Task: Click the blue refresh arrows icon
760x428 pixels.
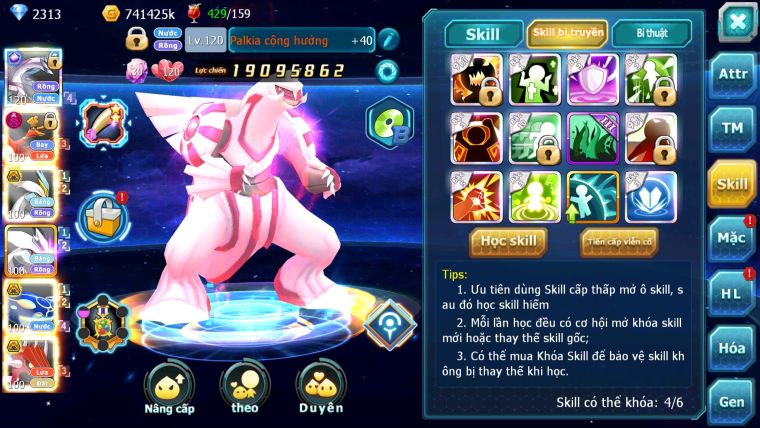Action: [386, 71]
